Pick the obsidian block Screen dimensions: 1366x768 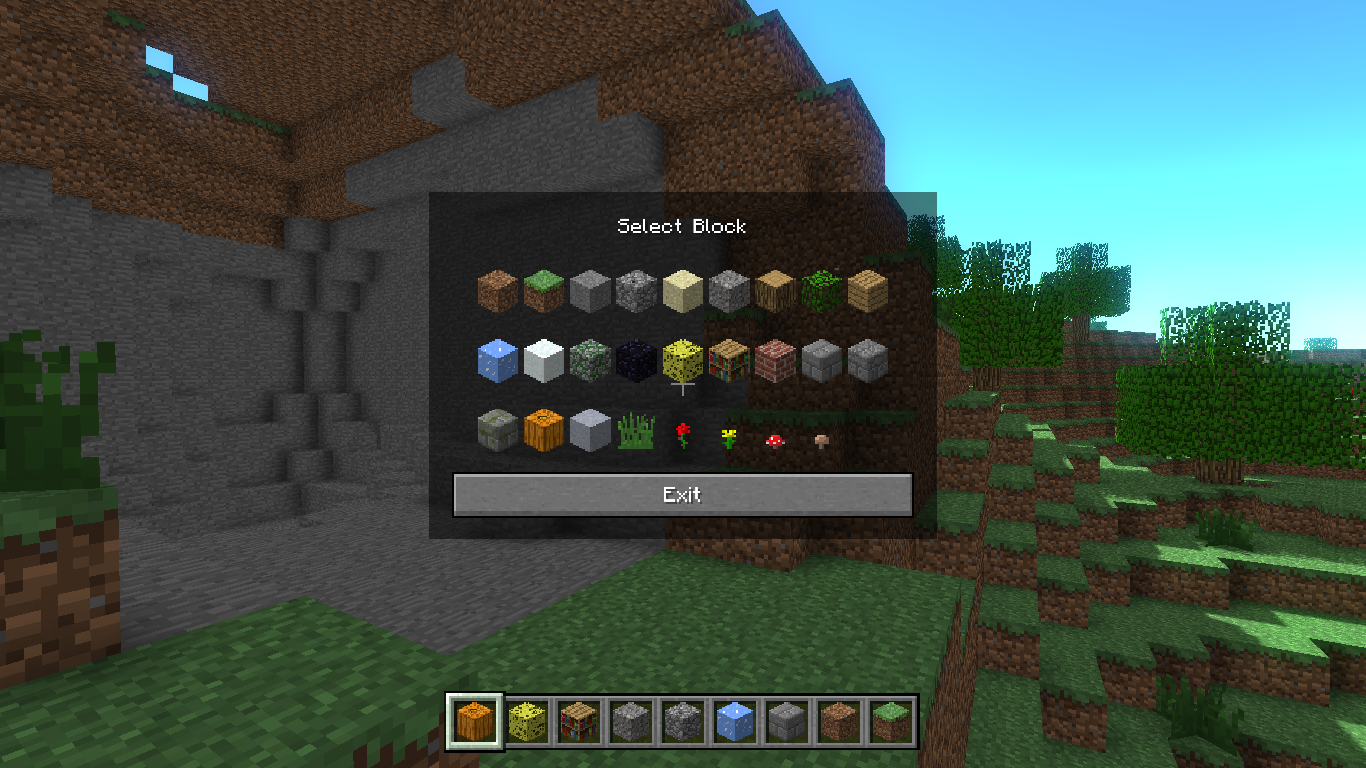click(x=635, y=361)
